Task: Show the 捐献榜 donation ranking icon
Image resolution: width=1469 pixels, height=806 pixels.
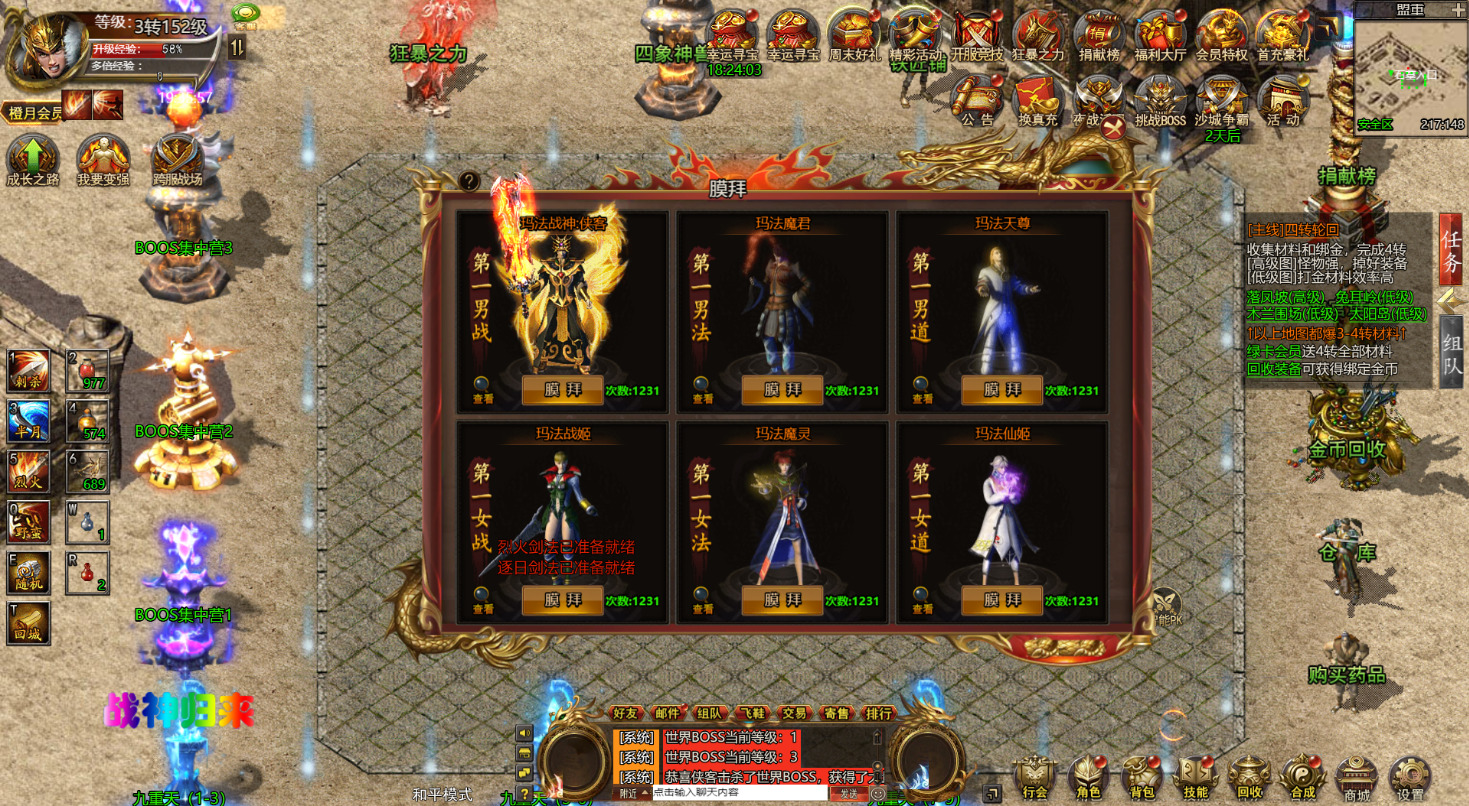Action: [x=1099, y=37]
